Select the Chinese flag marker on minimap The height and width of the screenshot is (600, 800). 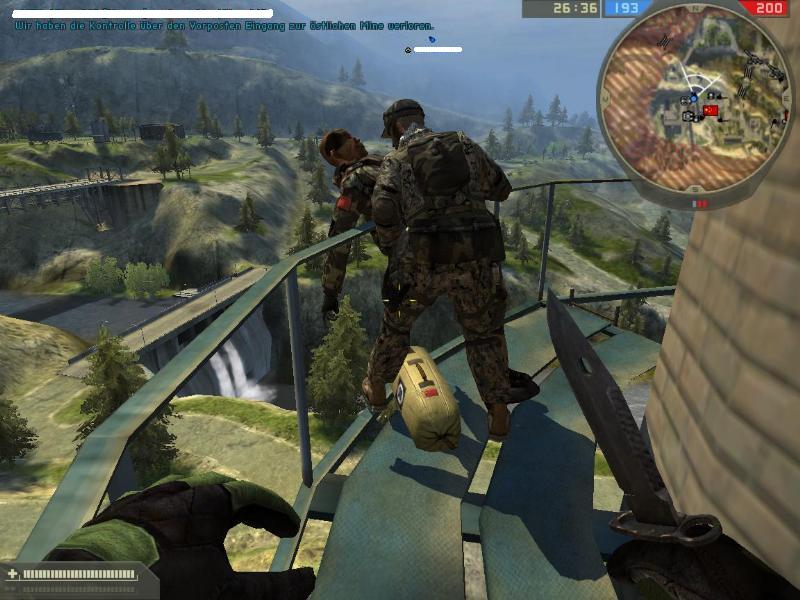tap(711, 110)
